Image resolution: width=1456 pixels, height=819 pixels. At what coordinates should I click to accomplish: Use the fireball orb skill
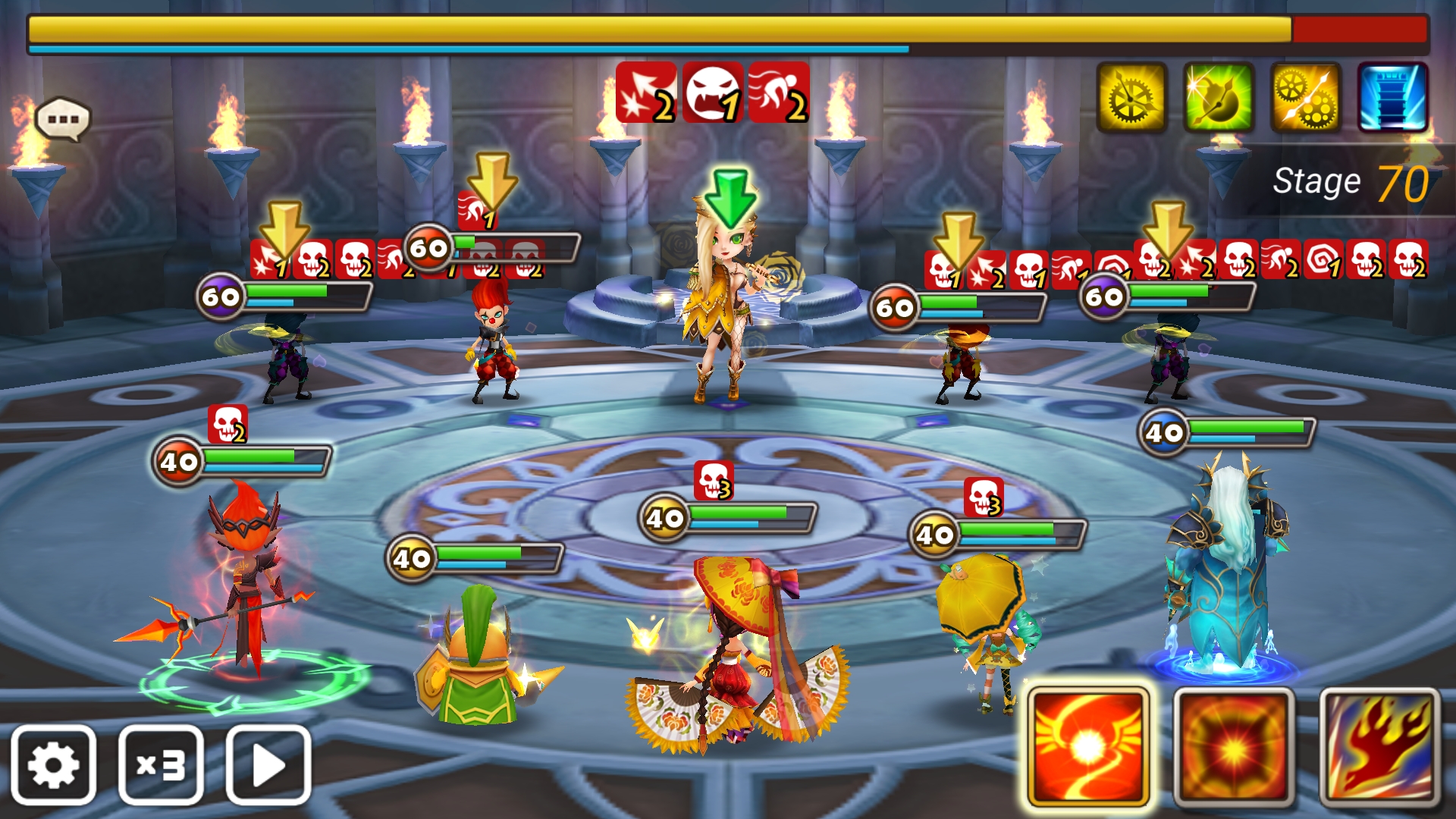1088,746
